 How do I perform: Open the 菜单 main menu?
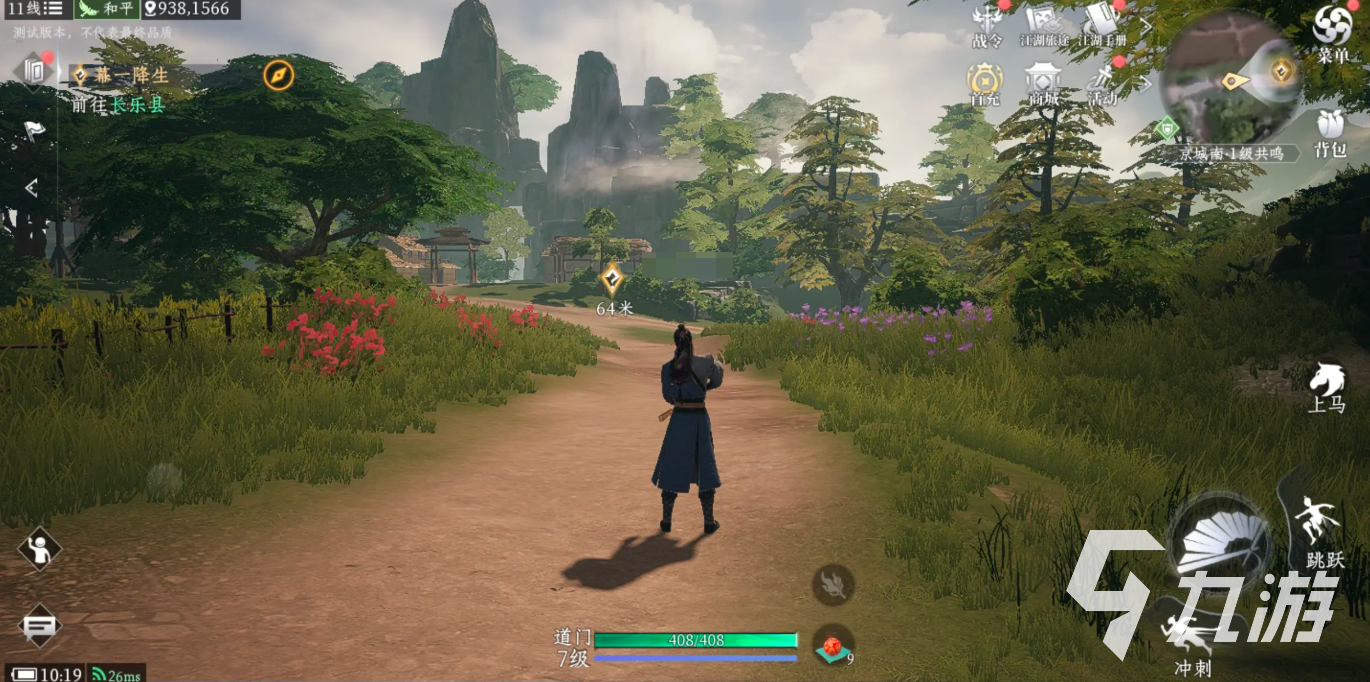pos(1332,32)
